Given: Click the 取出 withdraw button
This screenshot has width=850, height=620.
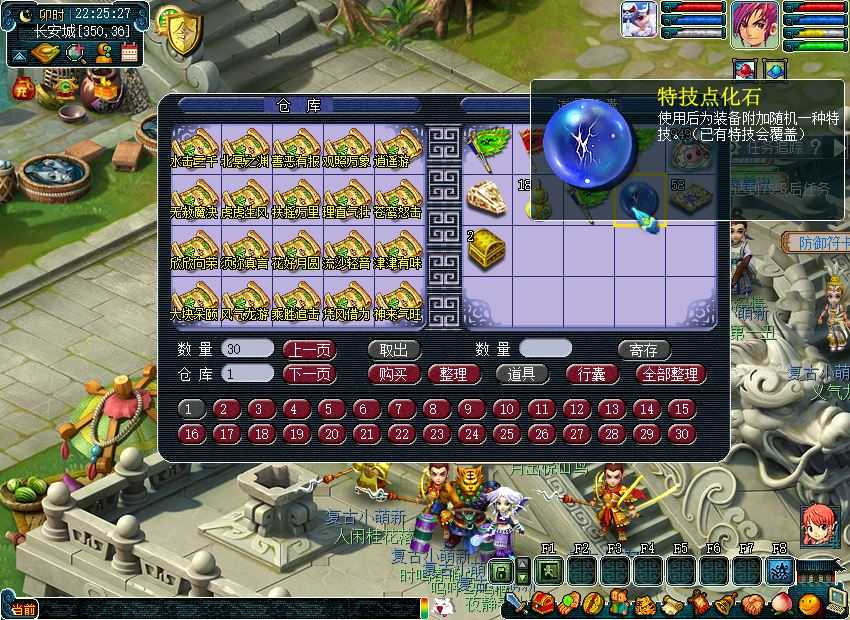Looking at the screenshot, I should (394, 350).
